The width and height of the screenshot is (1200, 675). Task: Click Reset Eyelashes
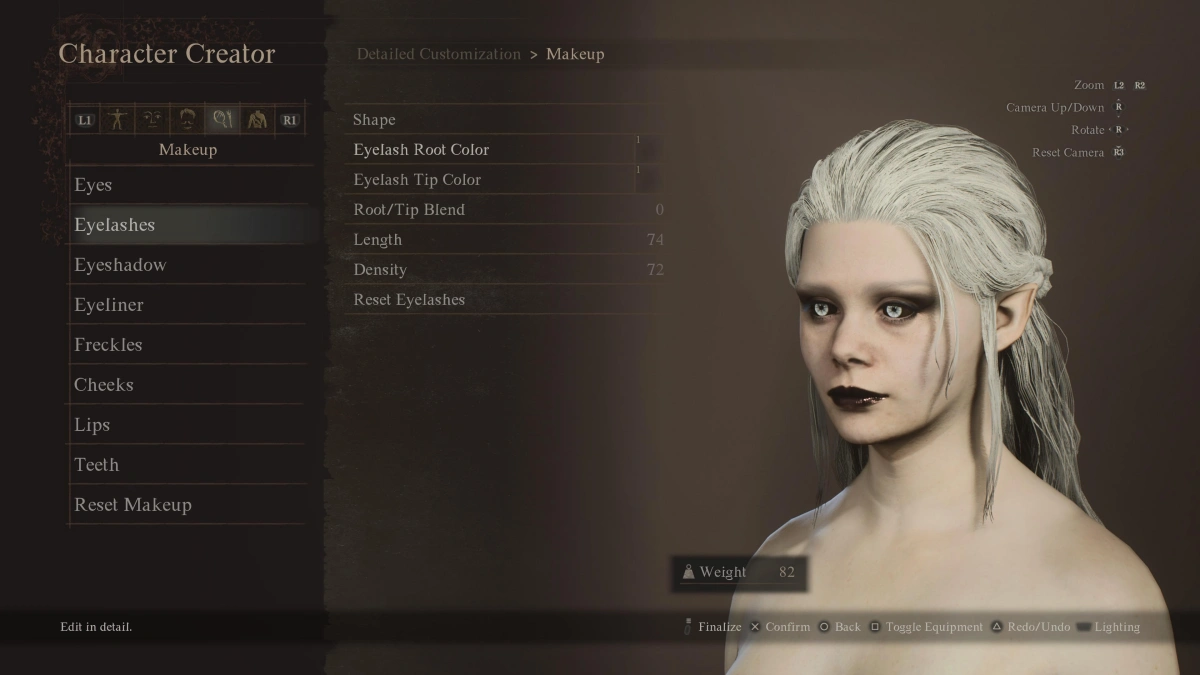(x=409, y=300)
